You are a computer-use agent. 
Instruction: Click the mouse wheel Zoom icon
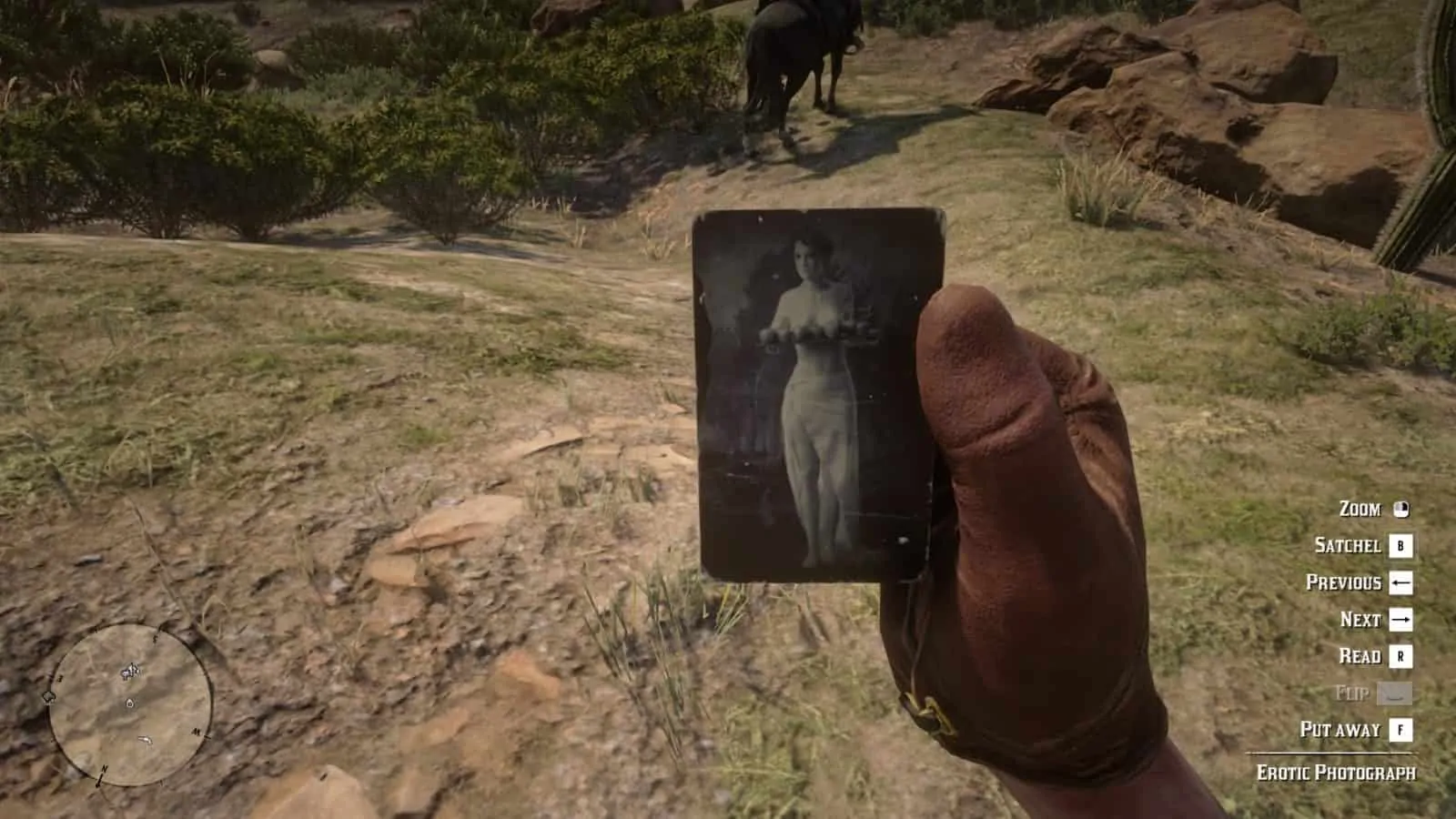[1400, 511]
